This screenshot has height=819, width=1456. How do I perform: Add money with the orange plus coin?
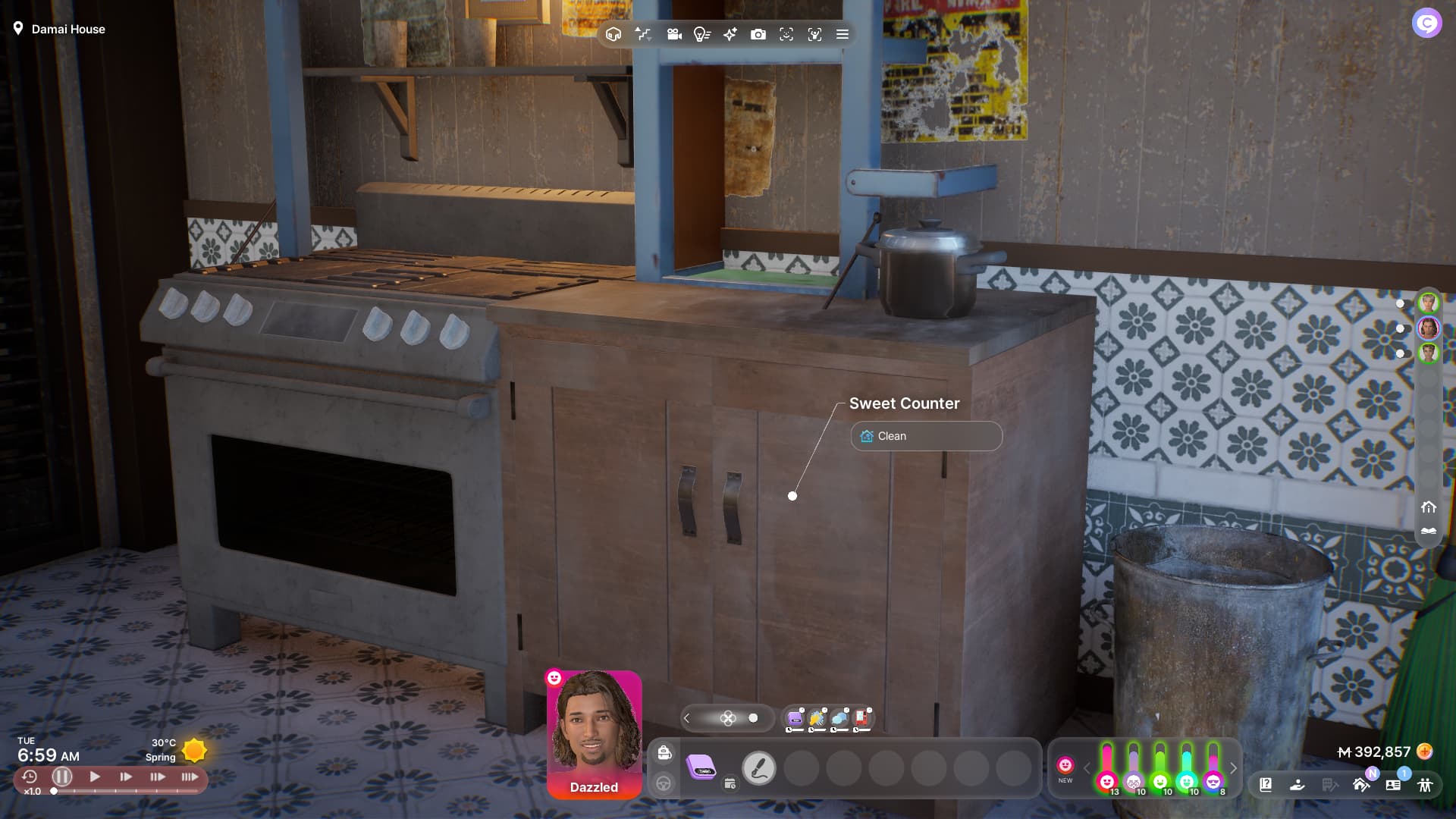coord(1425,752)
